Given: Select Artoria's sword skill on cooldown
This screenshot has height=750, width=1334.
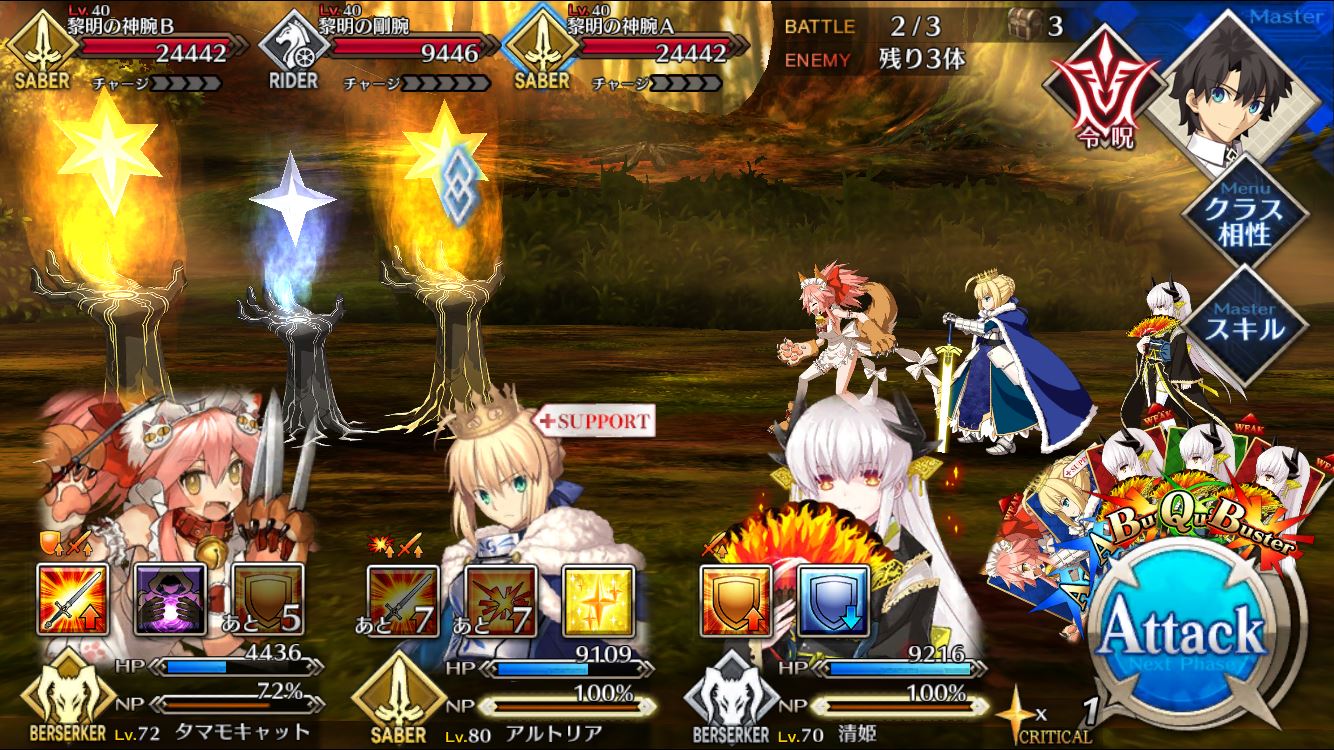Looking at the screenshot, I should pyautogui.click(x=403, y=602).
